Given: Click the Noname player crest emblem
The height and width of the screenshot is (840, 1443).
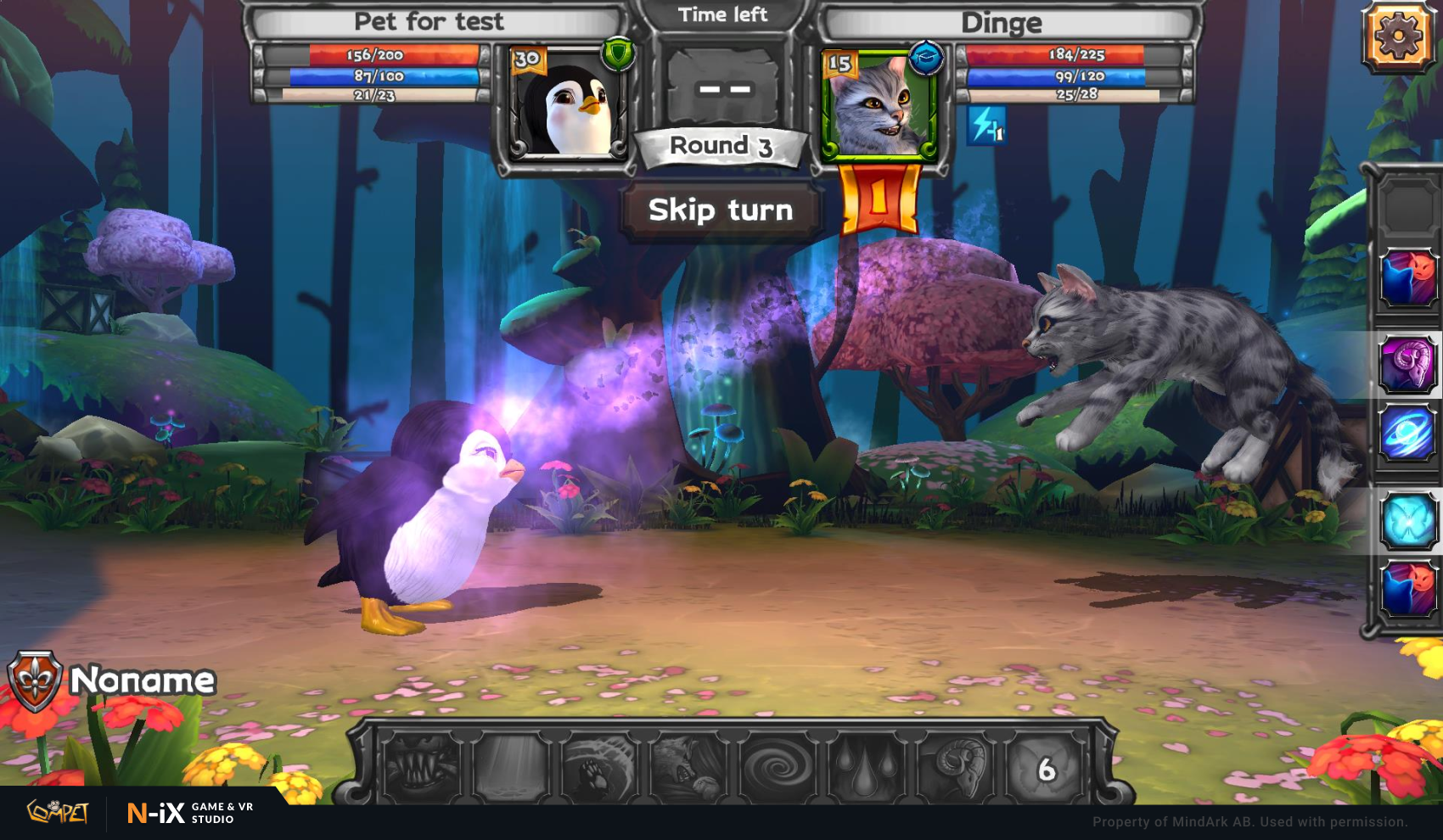Looking at the screenshot, I should [35, 680].
